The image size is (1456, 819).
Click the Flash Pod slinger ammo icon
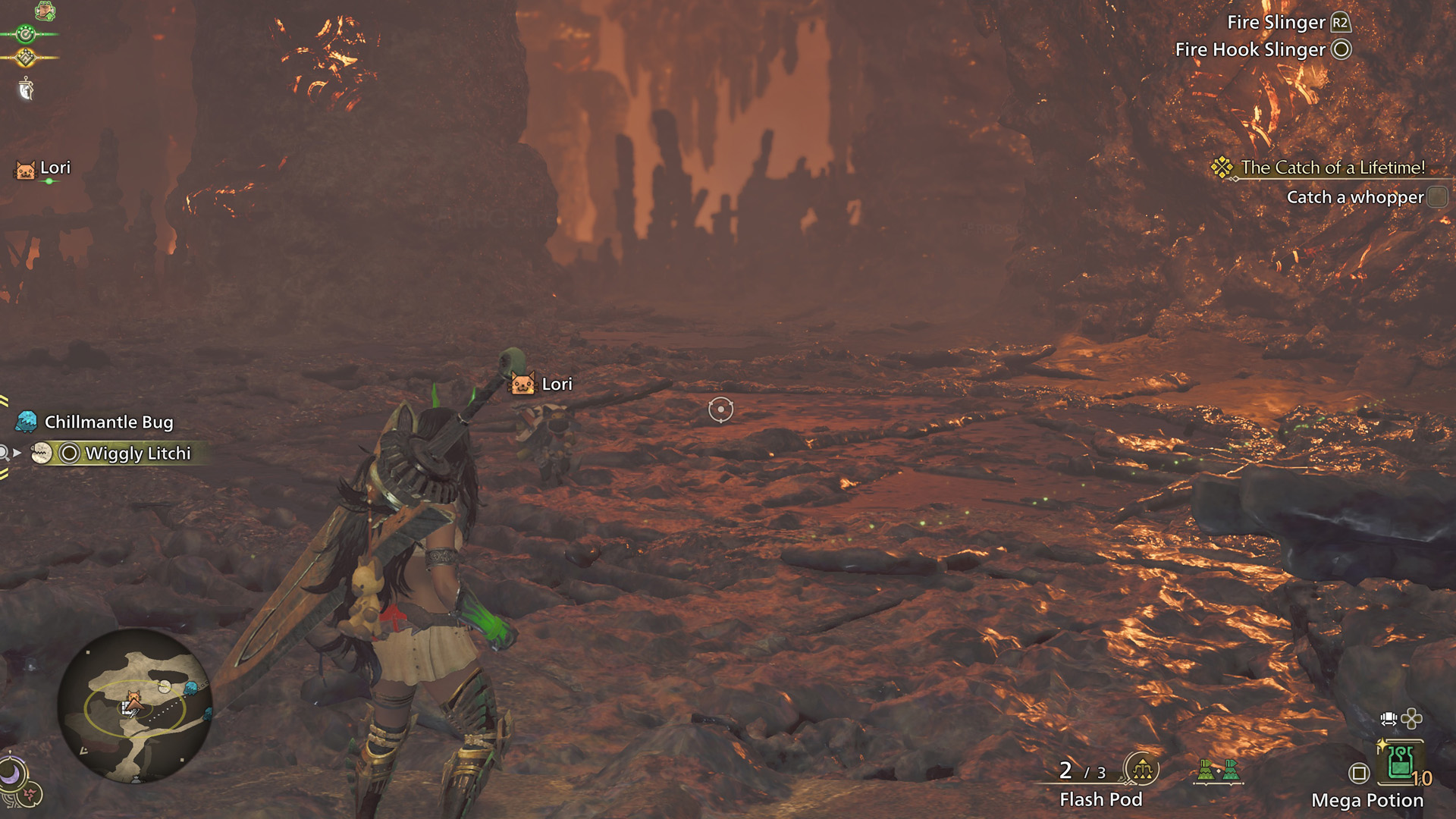1141,770
